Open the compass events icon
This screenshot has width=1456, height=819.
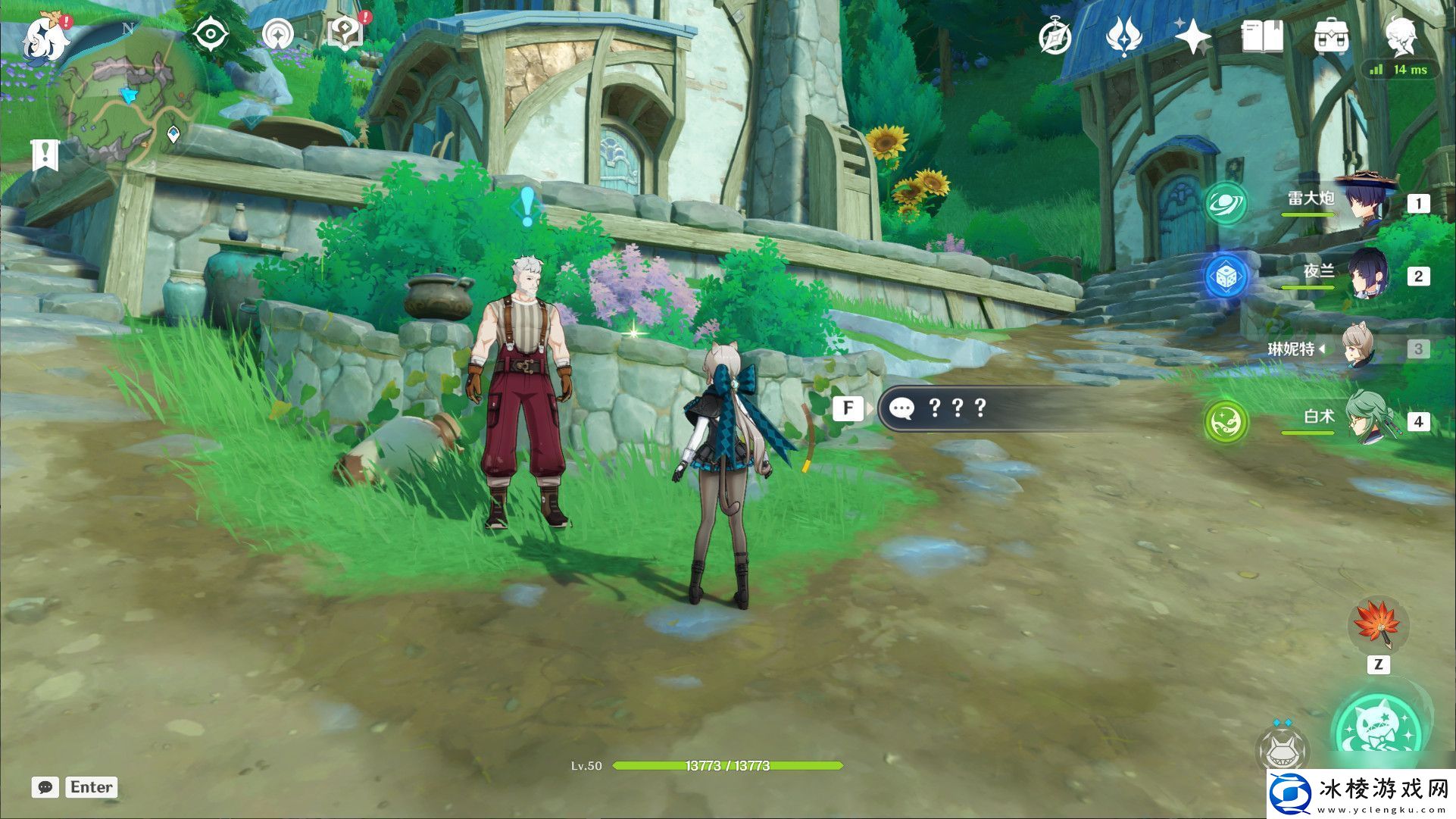click(1055, 36)
